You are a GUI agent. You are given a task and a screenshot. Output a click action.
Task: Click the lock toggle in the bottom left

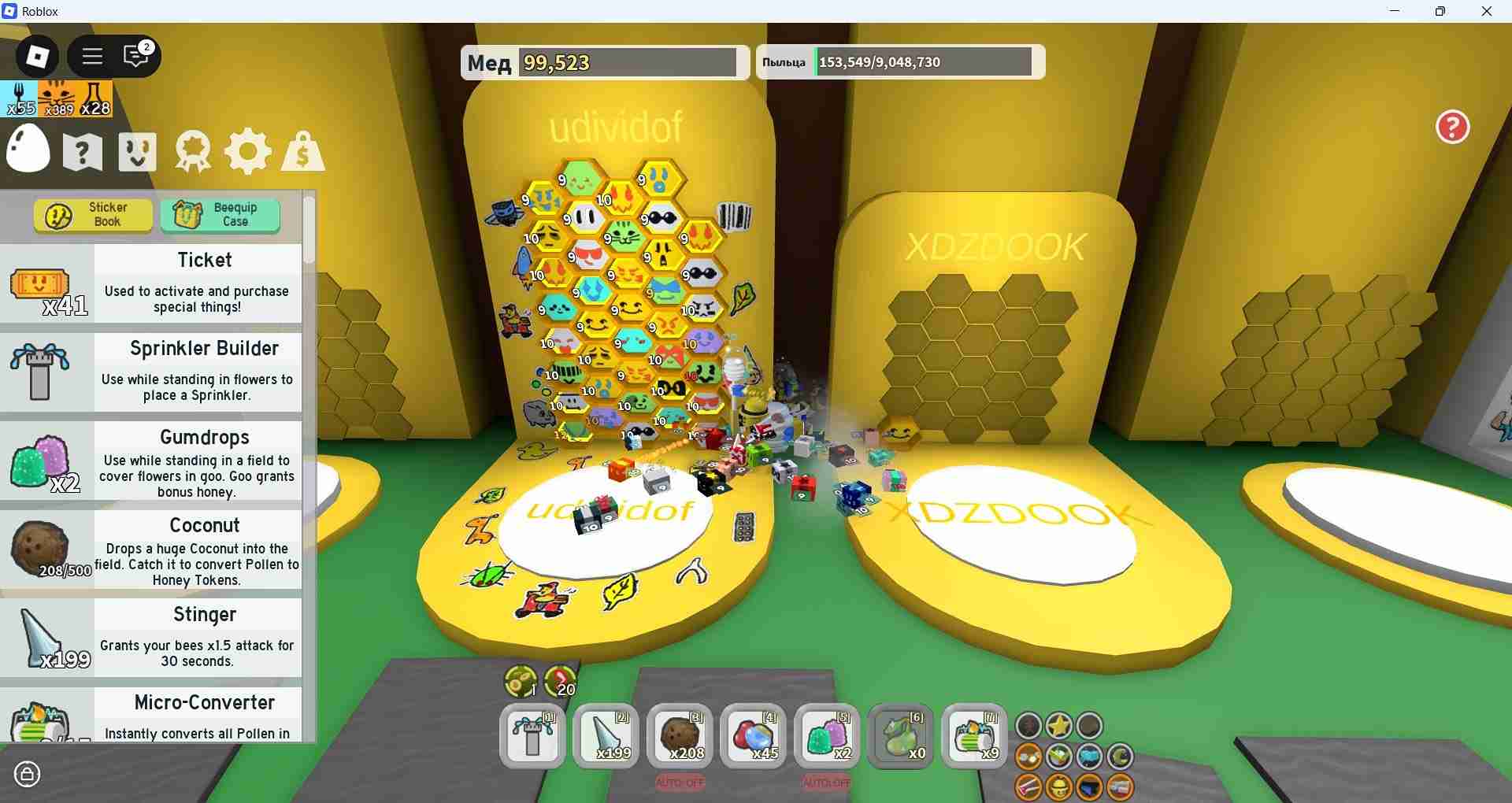(28, 775)
